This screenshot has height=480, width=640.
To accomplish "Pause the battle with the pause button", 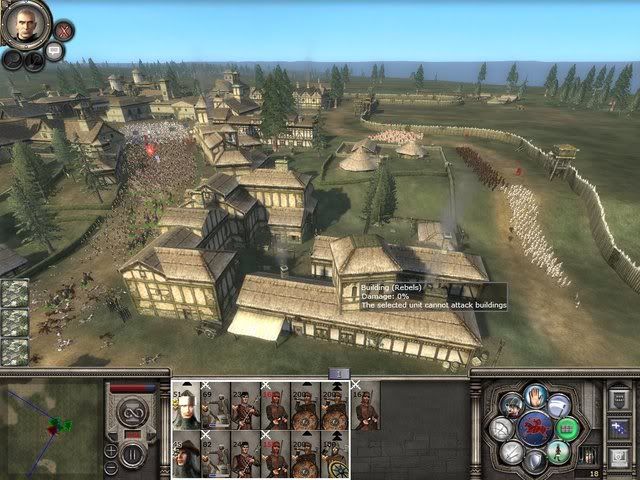I will point(132,450).
